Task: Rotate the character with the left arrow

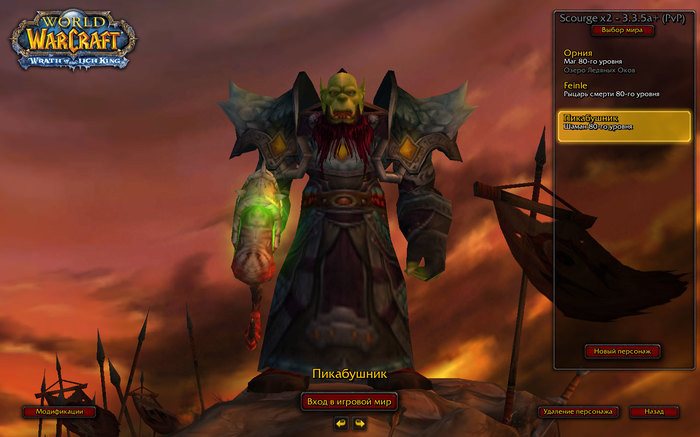Action: (x=341, y=423)
